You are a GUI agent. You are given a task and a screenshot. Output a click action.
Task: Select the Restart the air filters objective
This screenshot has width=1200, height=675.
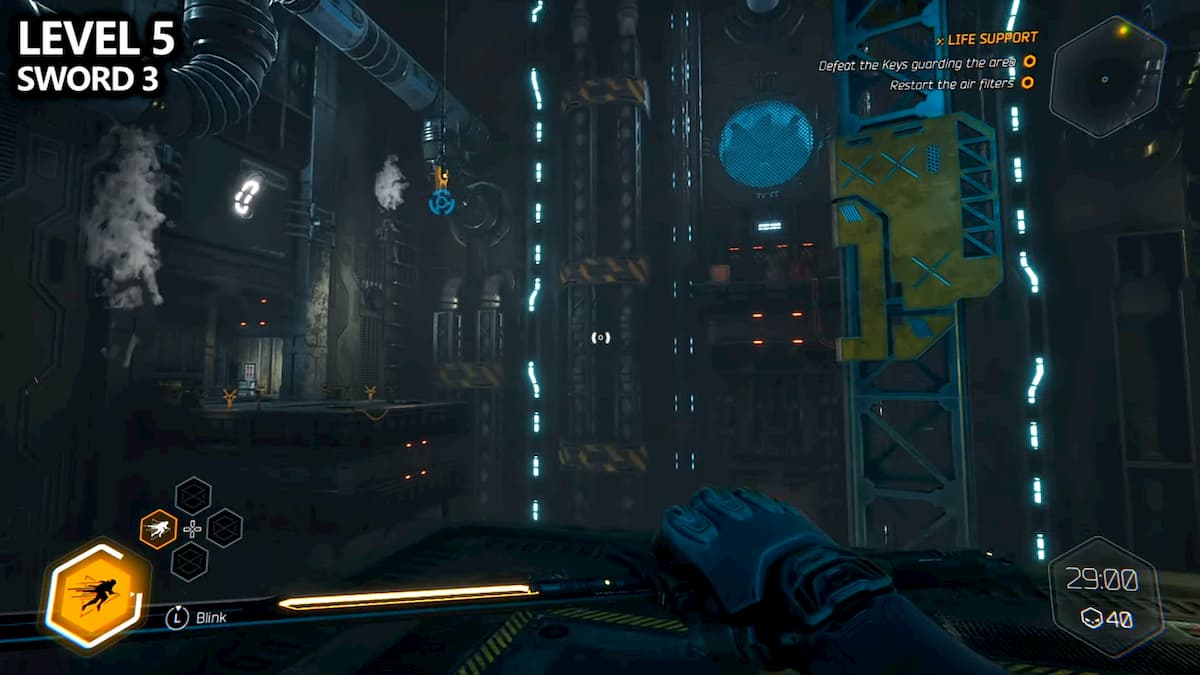[951, 85]
